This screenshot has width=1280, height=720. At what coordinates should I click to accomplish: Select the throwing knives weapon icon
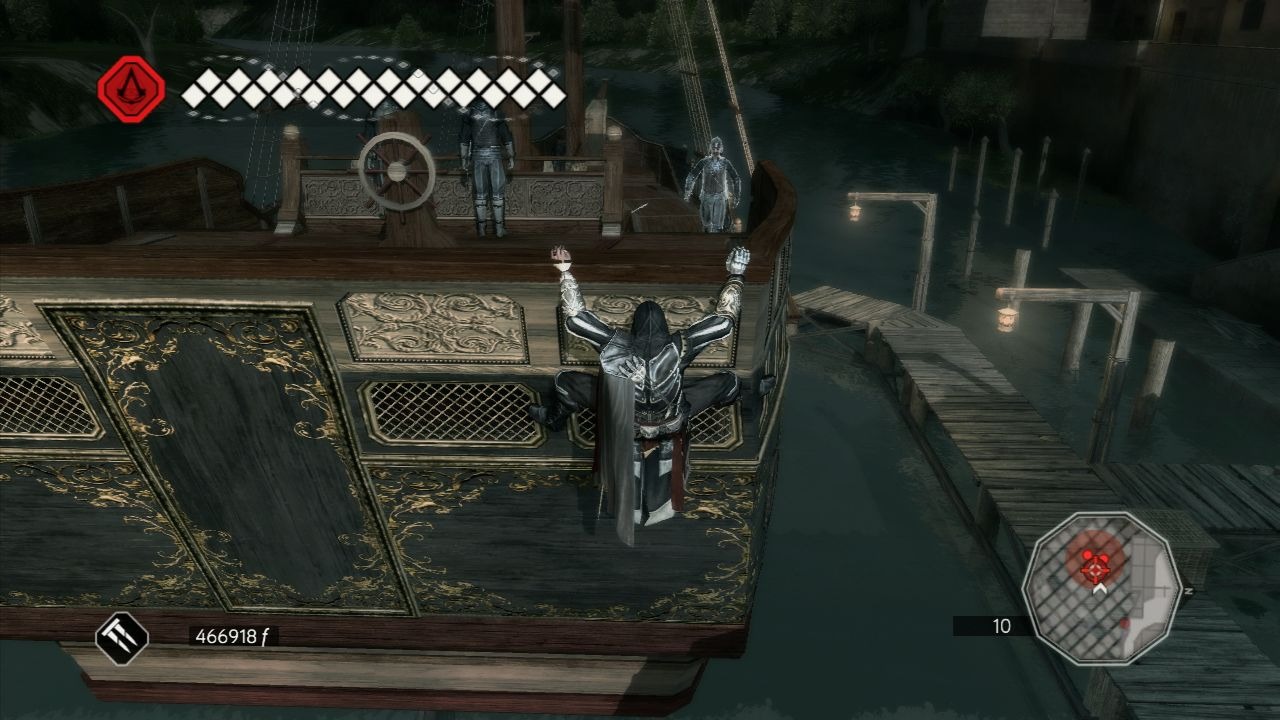(x=122, y=638)
